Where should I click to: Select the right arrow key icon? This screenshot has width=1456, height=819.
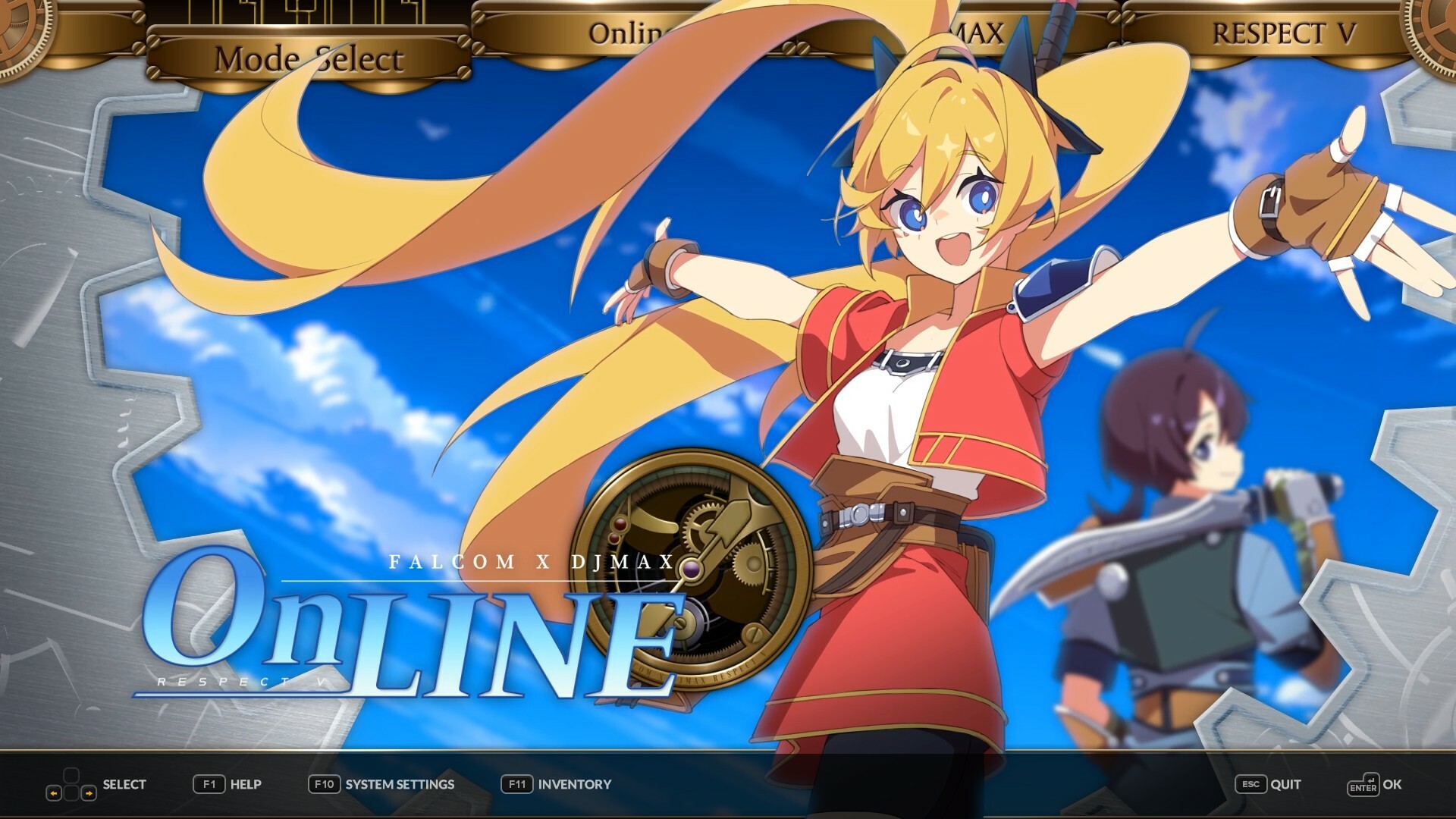(89, 793)
